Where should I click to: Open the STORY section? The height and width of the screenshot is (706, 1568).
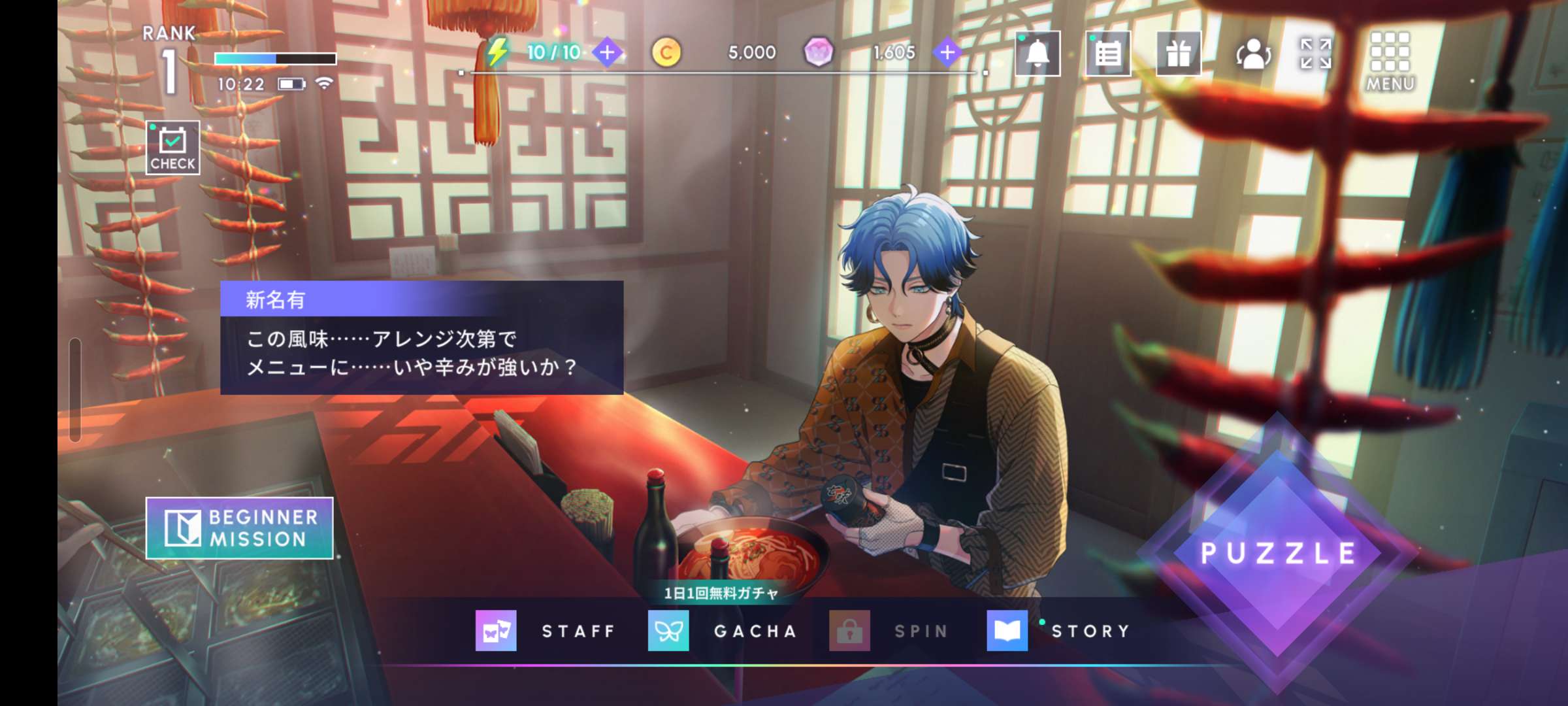pyautogui.click(x=1060, y=631)
